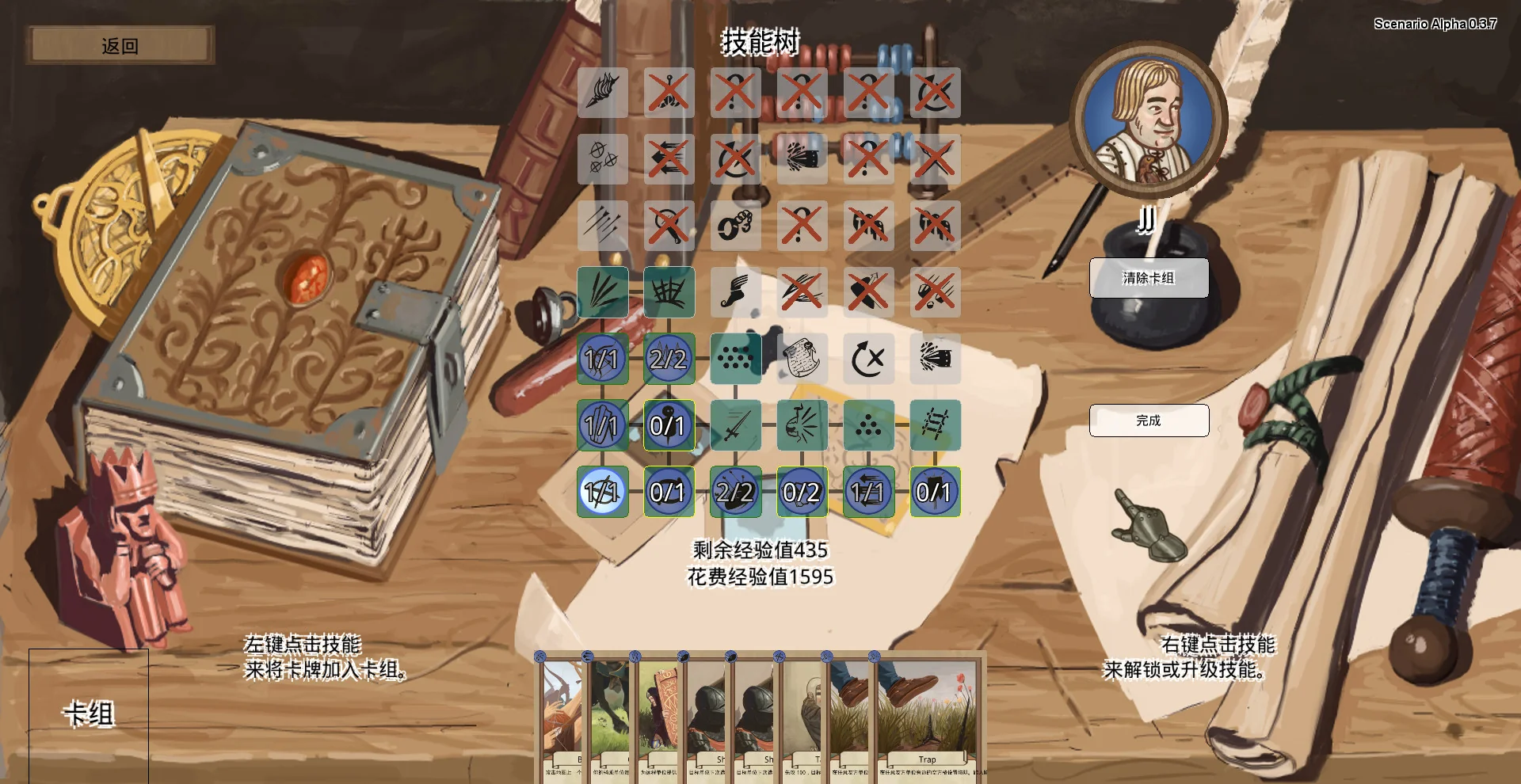Select the dotted grid skill icon
Image resolution: width=1521 pixels, height=784 pixels.
[735, 358]
